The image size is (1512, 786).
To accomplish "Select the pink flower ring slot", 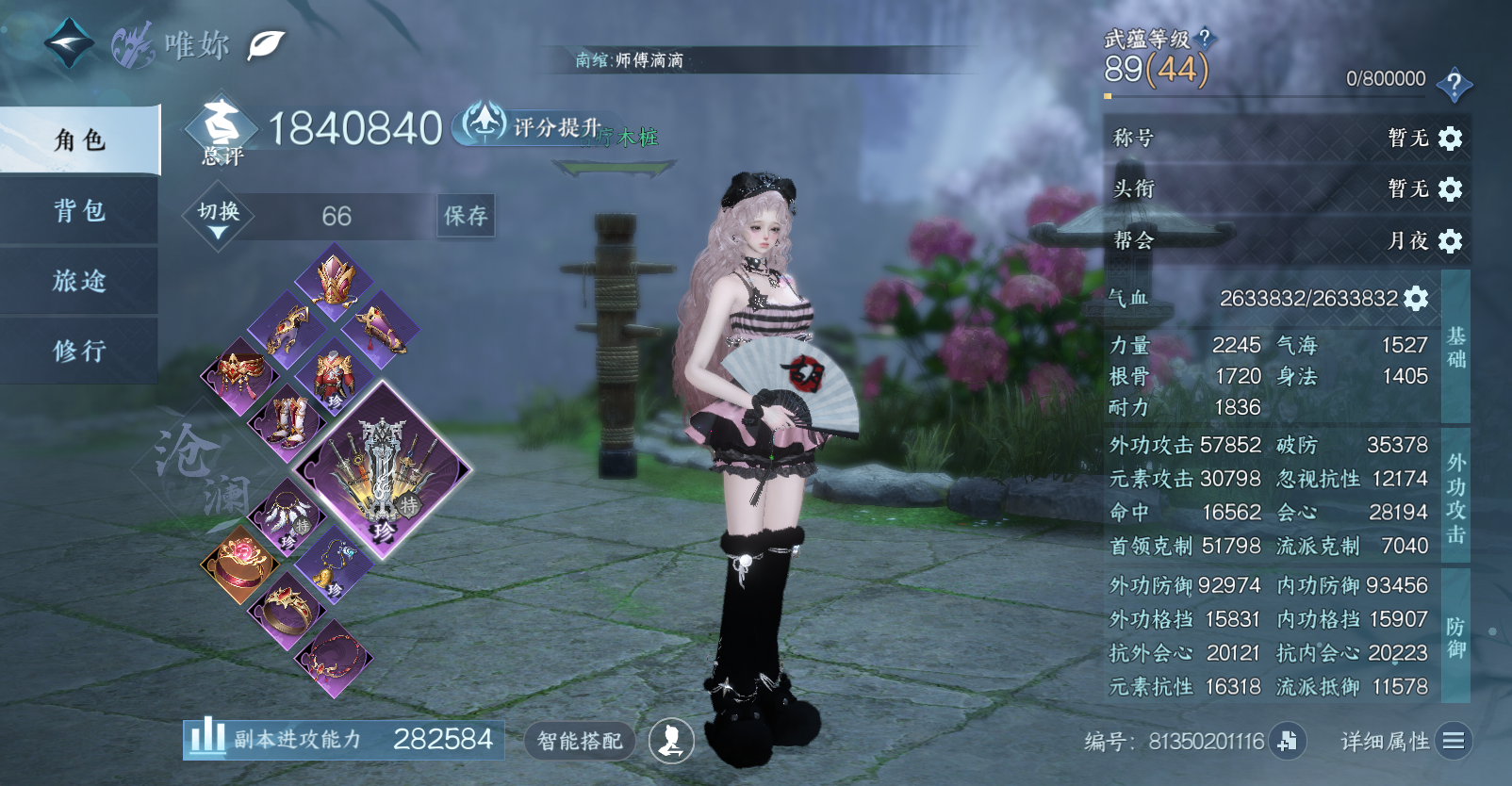I will point(239,563).
